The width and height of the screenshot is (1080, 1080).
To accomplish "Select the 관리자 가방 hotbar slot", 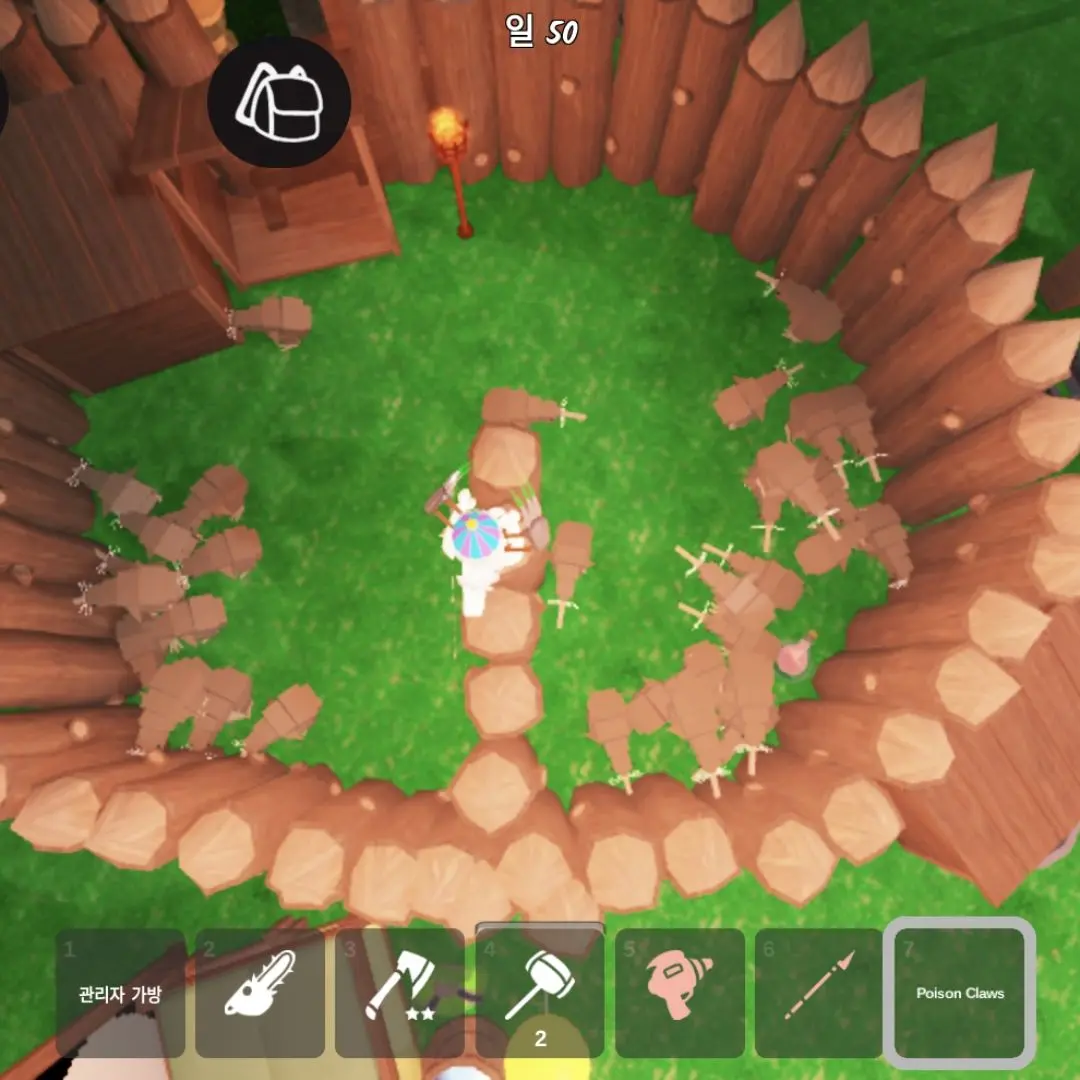I will click(120, 993).
